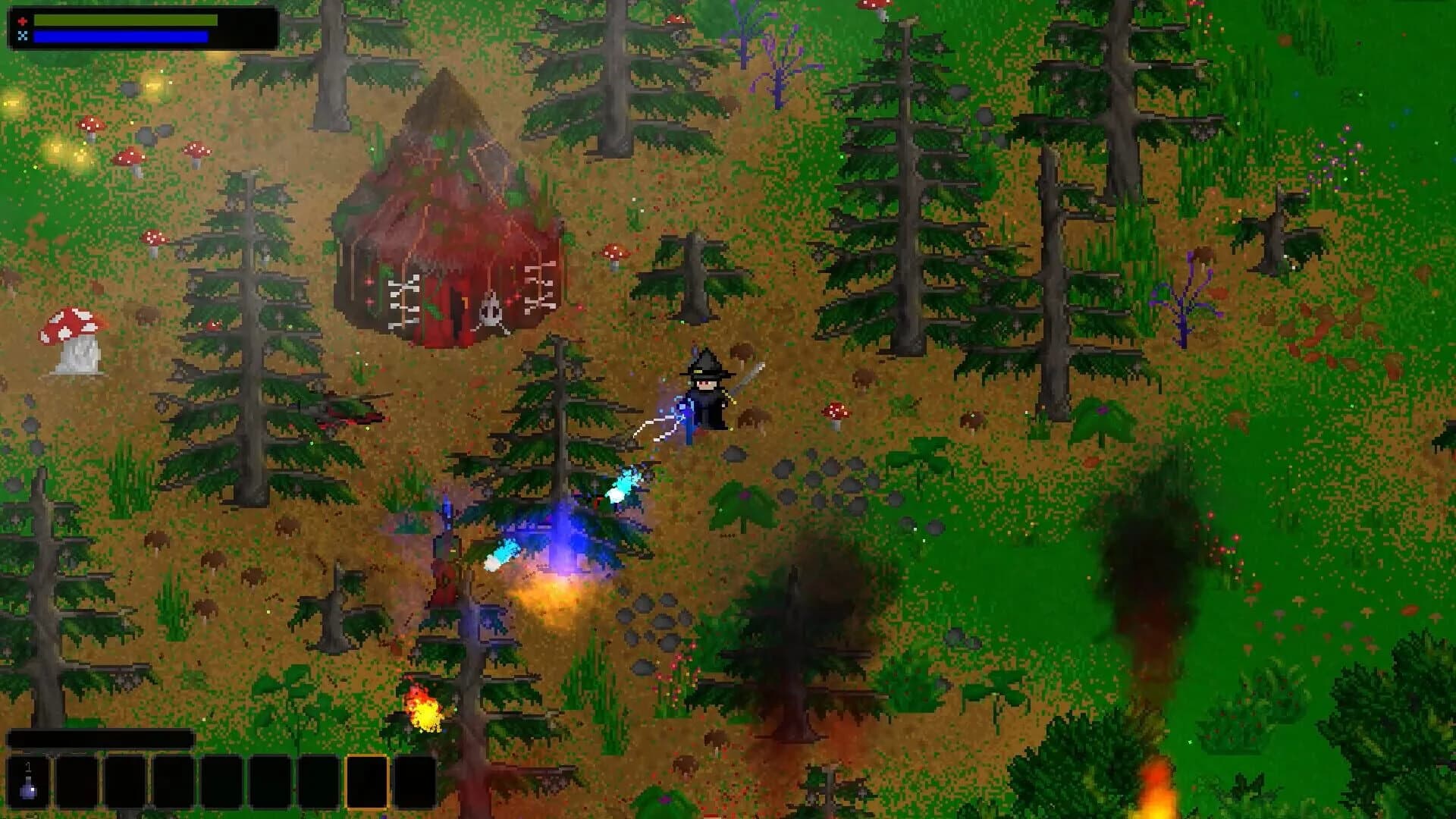The height and width of the screenshot is (819, 1456).
Task: Click the blue mana crystal icon beside the bars
Action: 23,36
